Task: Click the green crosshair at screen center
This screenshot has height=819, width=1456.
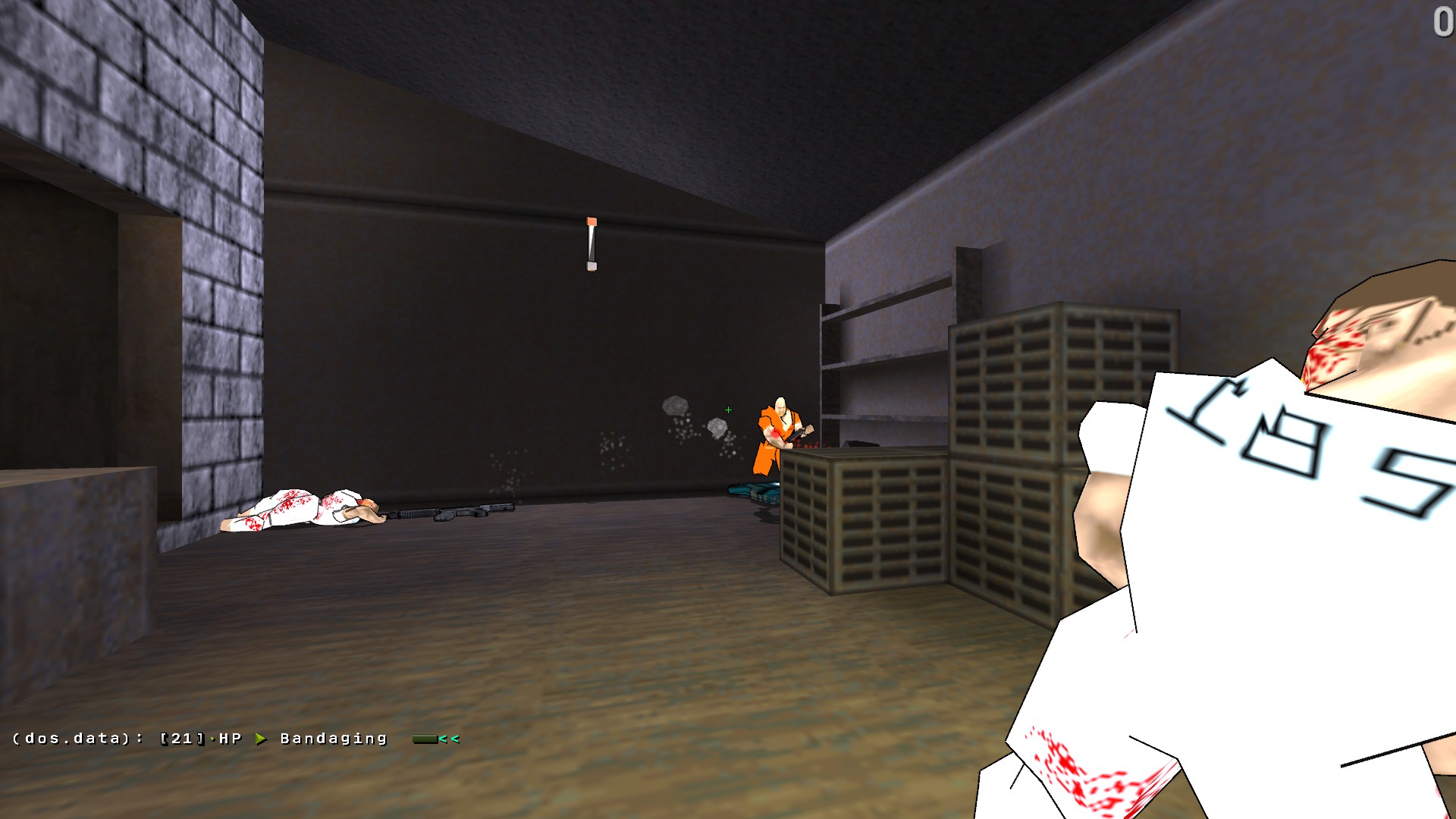Action: 728,409
